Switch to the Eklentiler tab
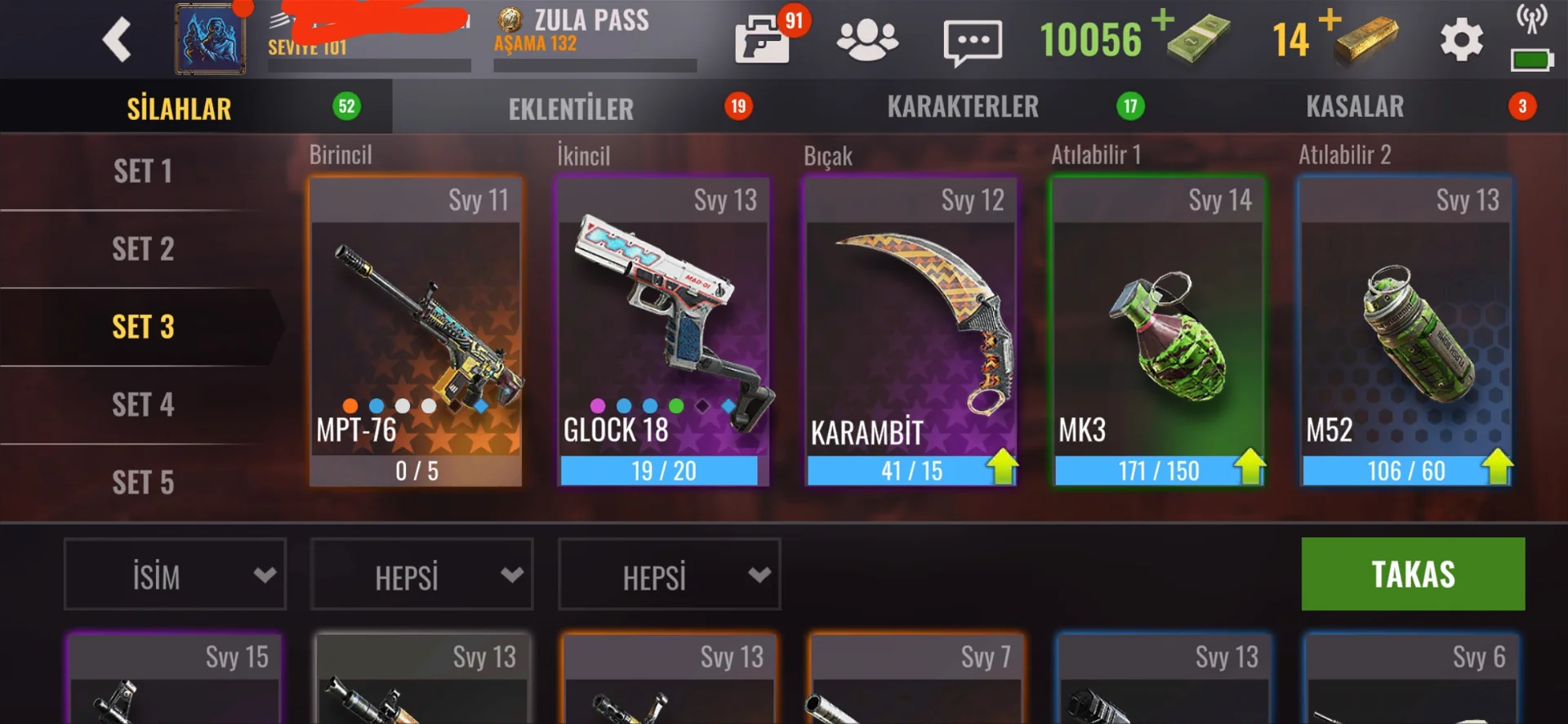 point(572,108)
